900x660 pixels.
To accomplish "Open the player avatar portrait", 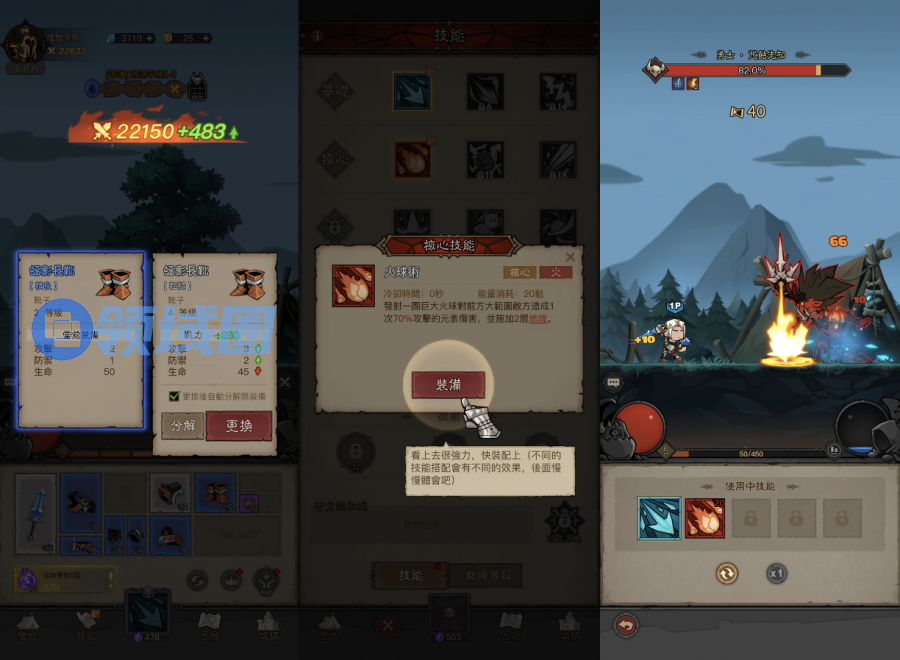I will coord(22,45).
